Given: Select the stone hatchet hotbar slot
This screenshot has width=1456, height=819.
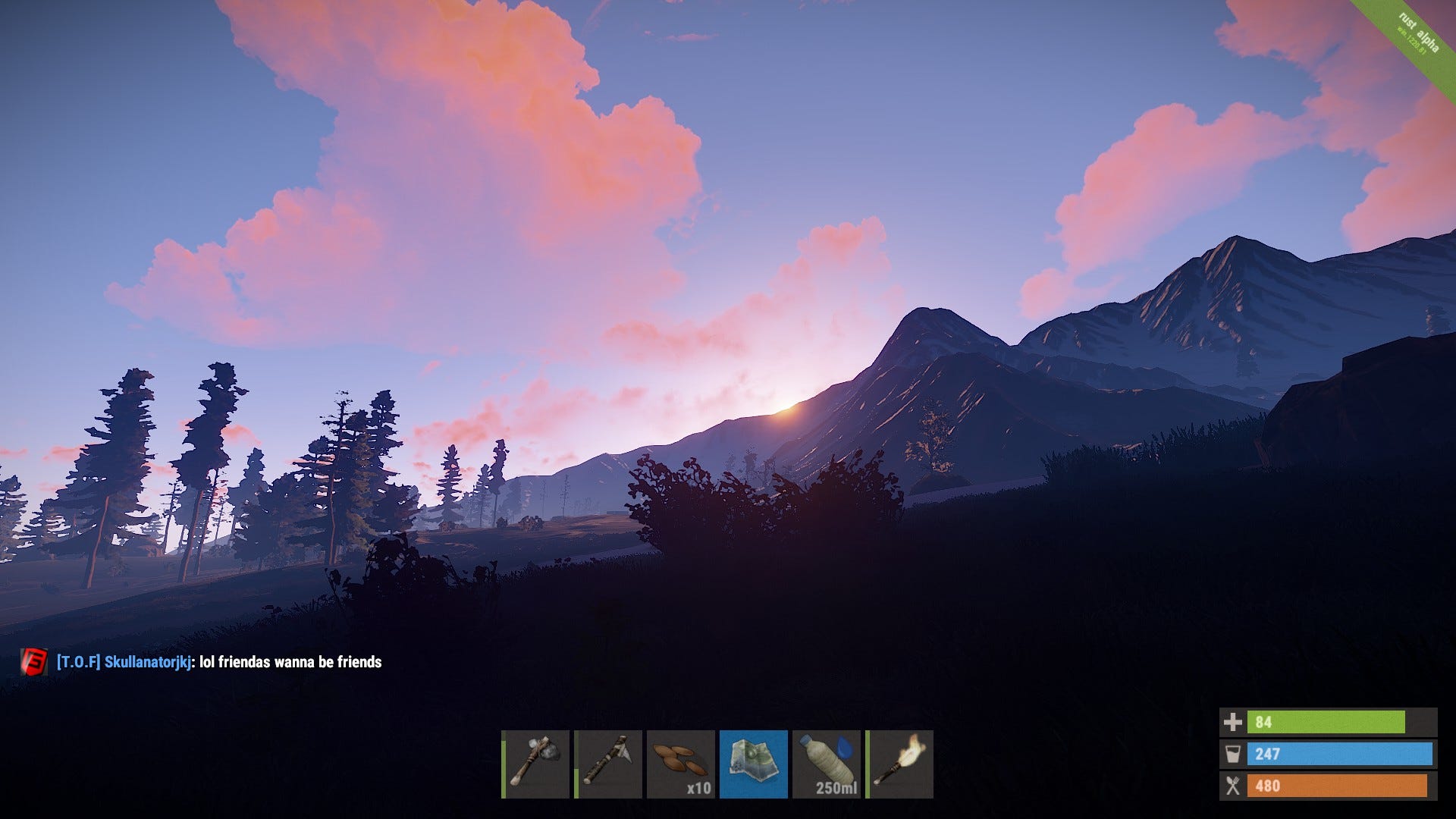Looking at the screenshot, I should point(535,764).
